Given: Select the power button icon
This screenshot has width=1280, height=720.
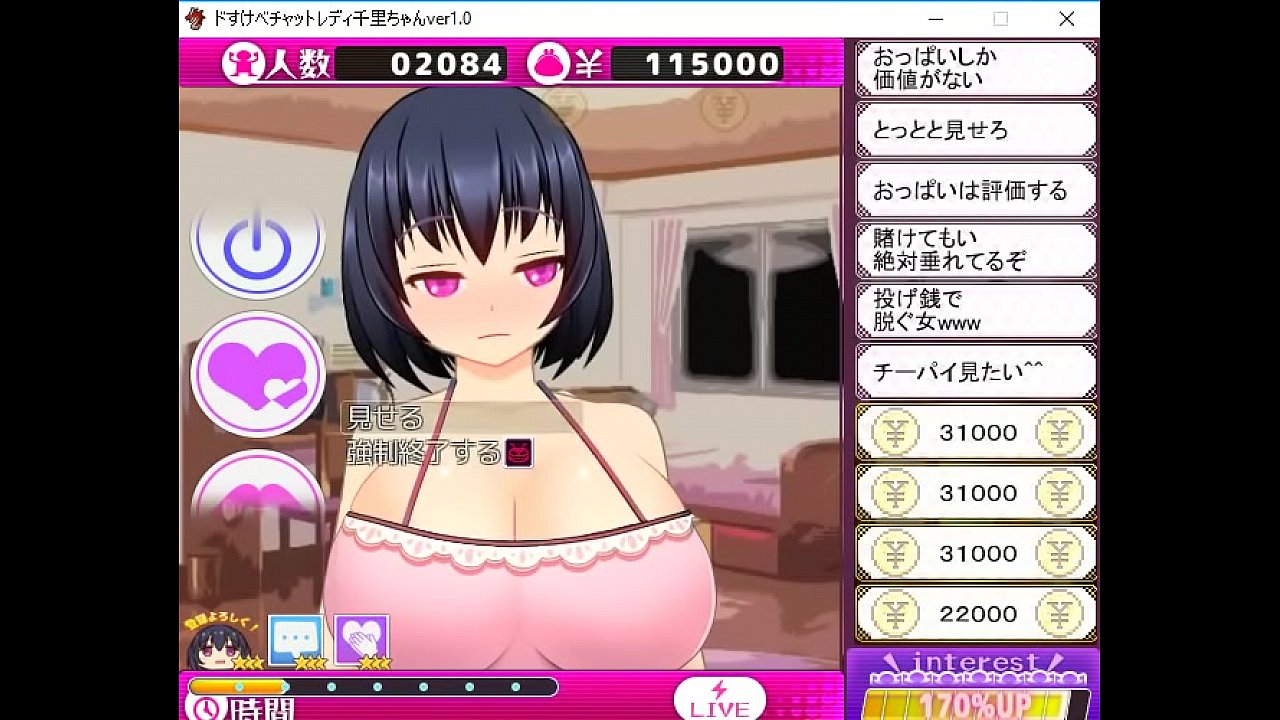Looking at the screenshot, I should pyautogui.click(x=256, y=243).
